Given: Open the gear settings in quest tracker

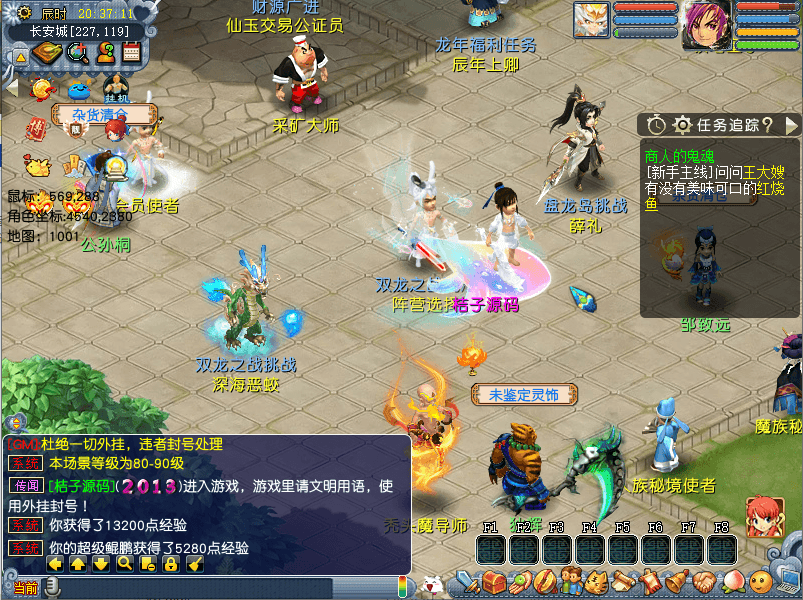Looking at the screenshot, I should 683,125.
